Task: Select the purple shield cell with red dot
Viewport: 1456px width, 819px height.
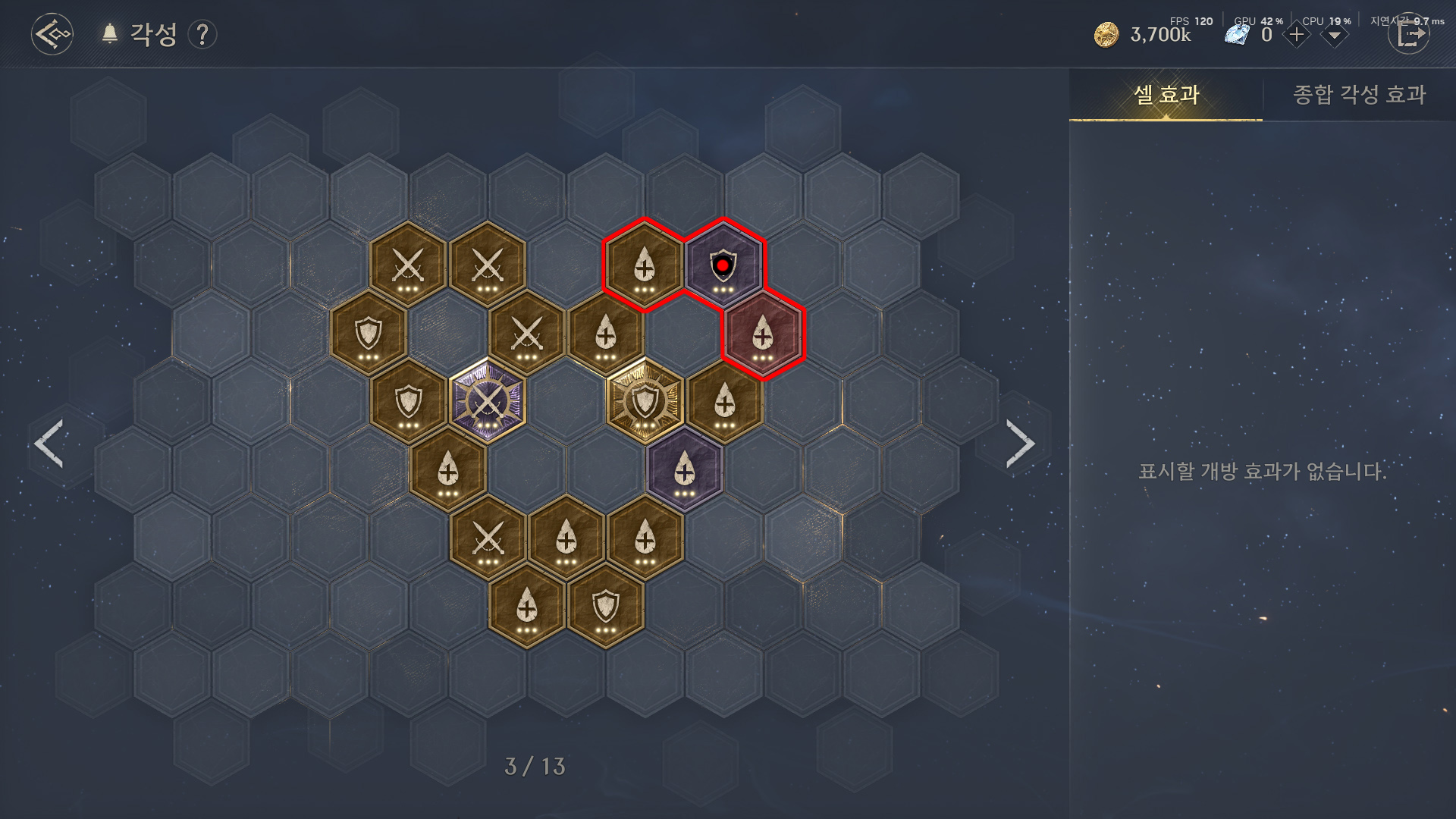Action: (723, 265)
